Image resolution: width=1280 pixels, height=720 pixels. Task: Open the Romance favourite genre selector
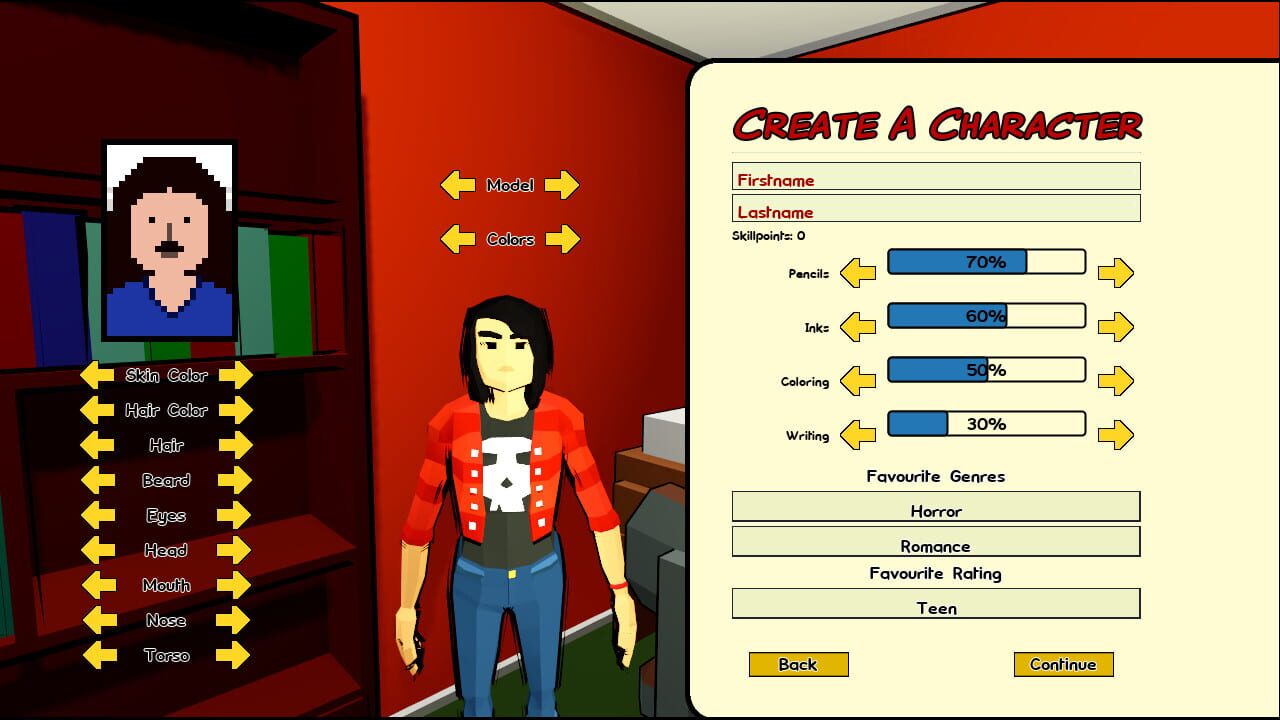(936, 546)
